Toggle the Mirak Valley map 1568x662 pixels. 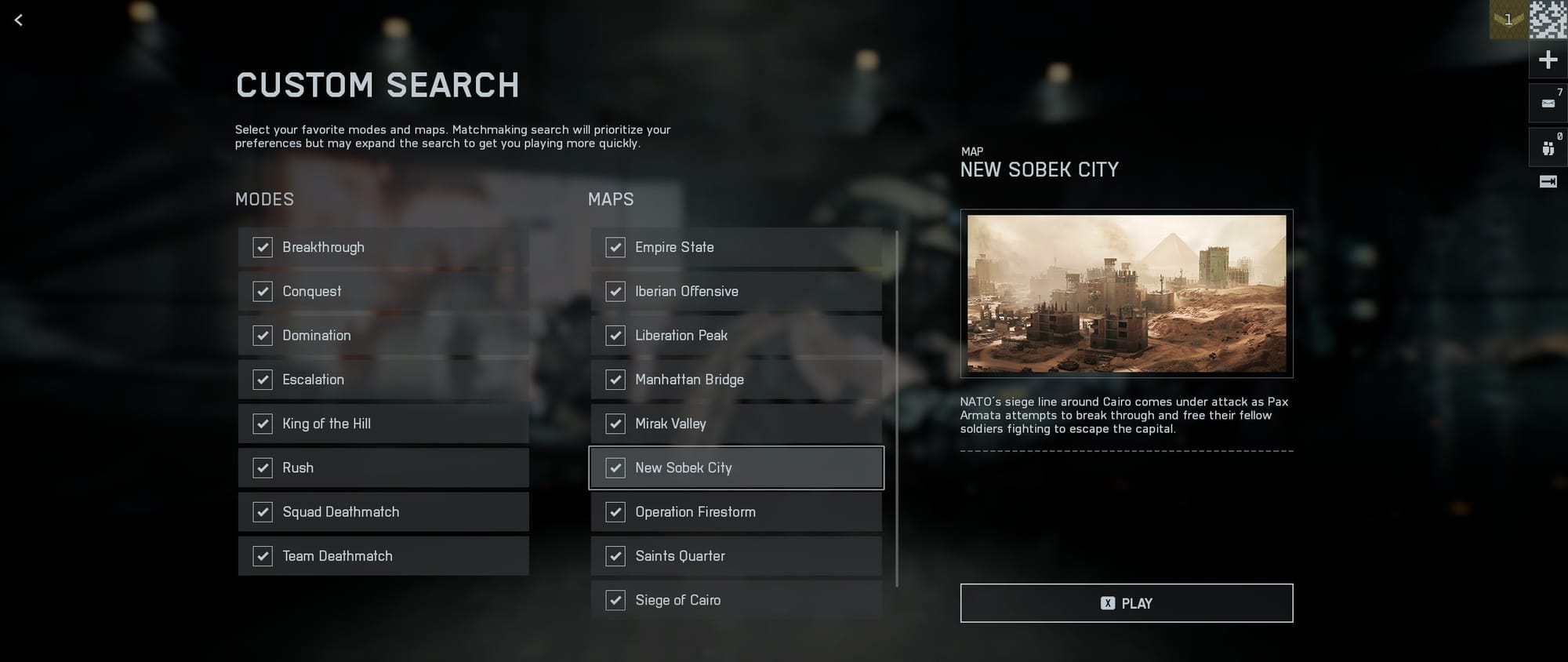pos(615,424)
